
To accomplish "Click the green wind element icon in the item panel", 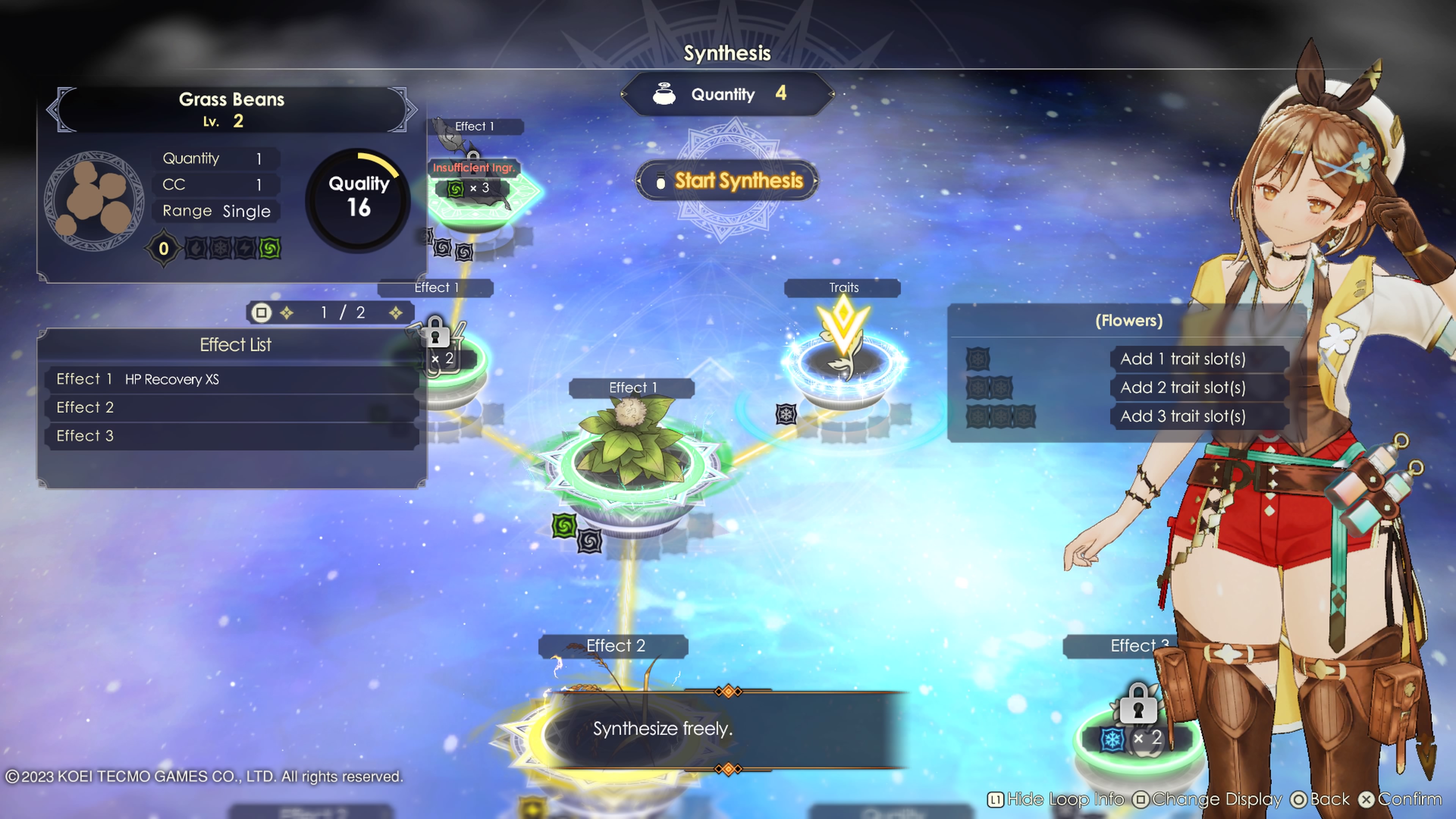I will point(270,249).
